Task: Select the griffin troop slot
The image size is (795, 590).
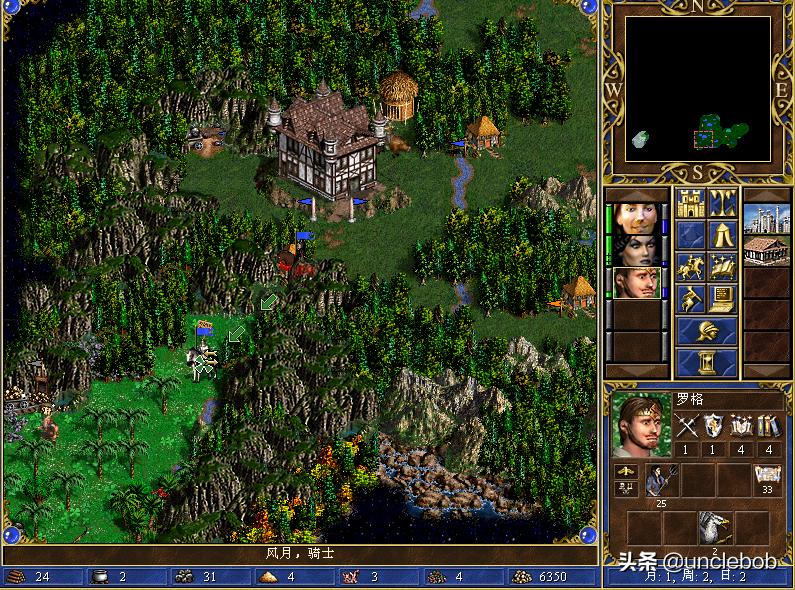Action: point(715,527)
